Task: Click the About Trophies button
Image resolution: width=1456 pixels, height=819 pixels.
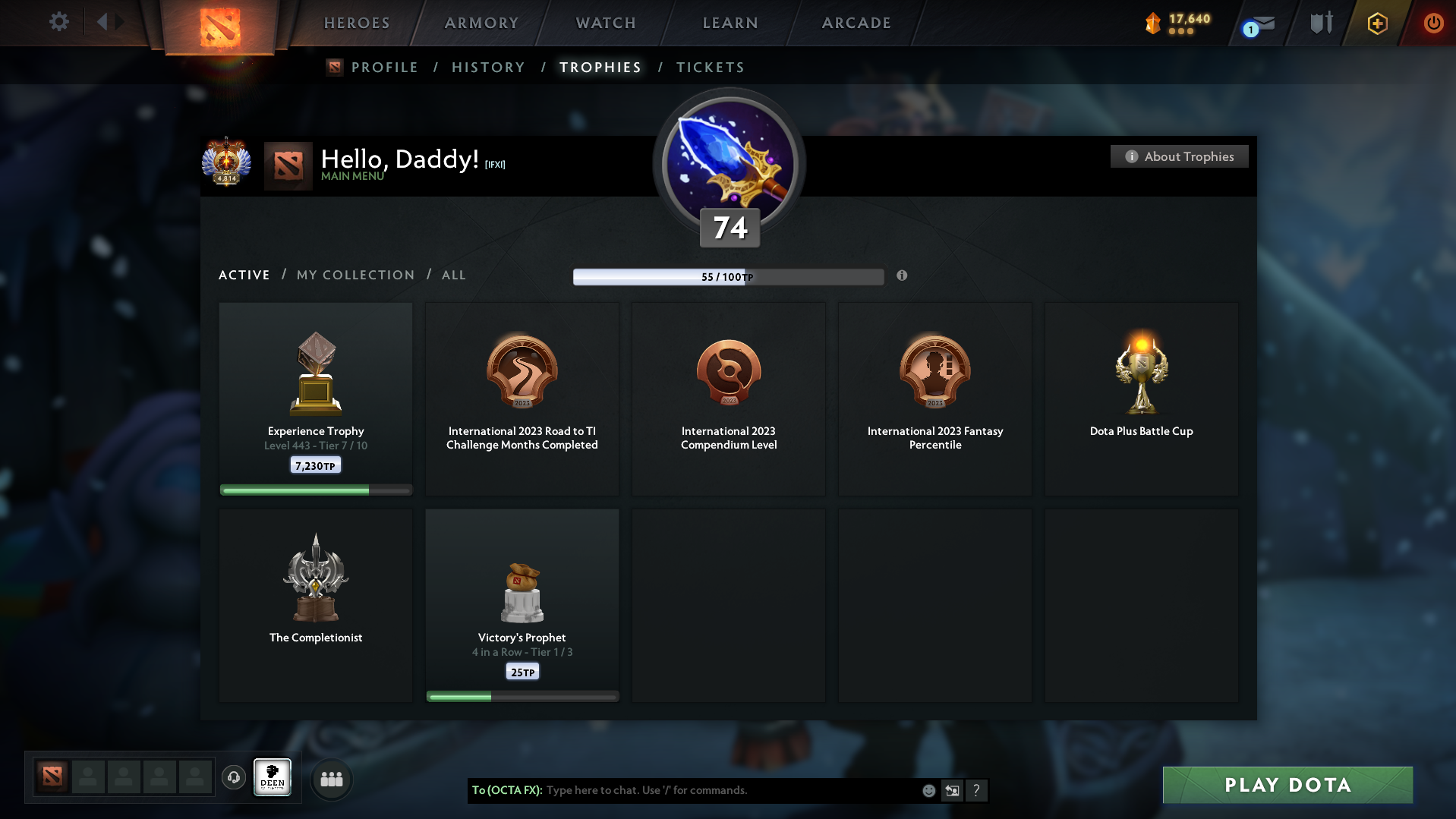Action: click(x=1178, y=156)
